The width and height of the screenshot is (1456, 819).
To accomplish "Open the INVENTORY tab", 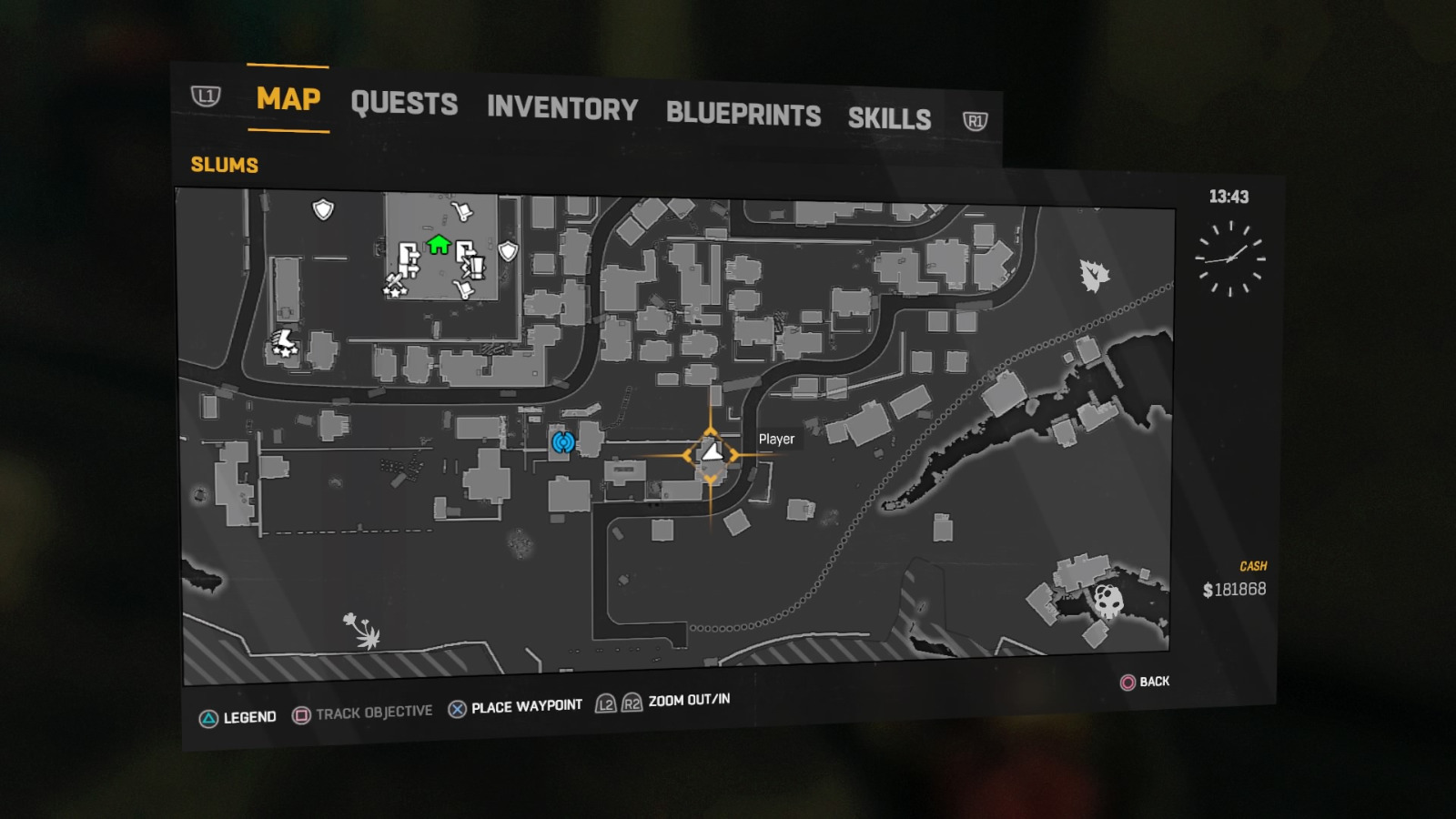I will click(561, 109).
